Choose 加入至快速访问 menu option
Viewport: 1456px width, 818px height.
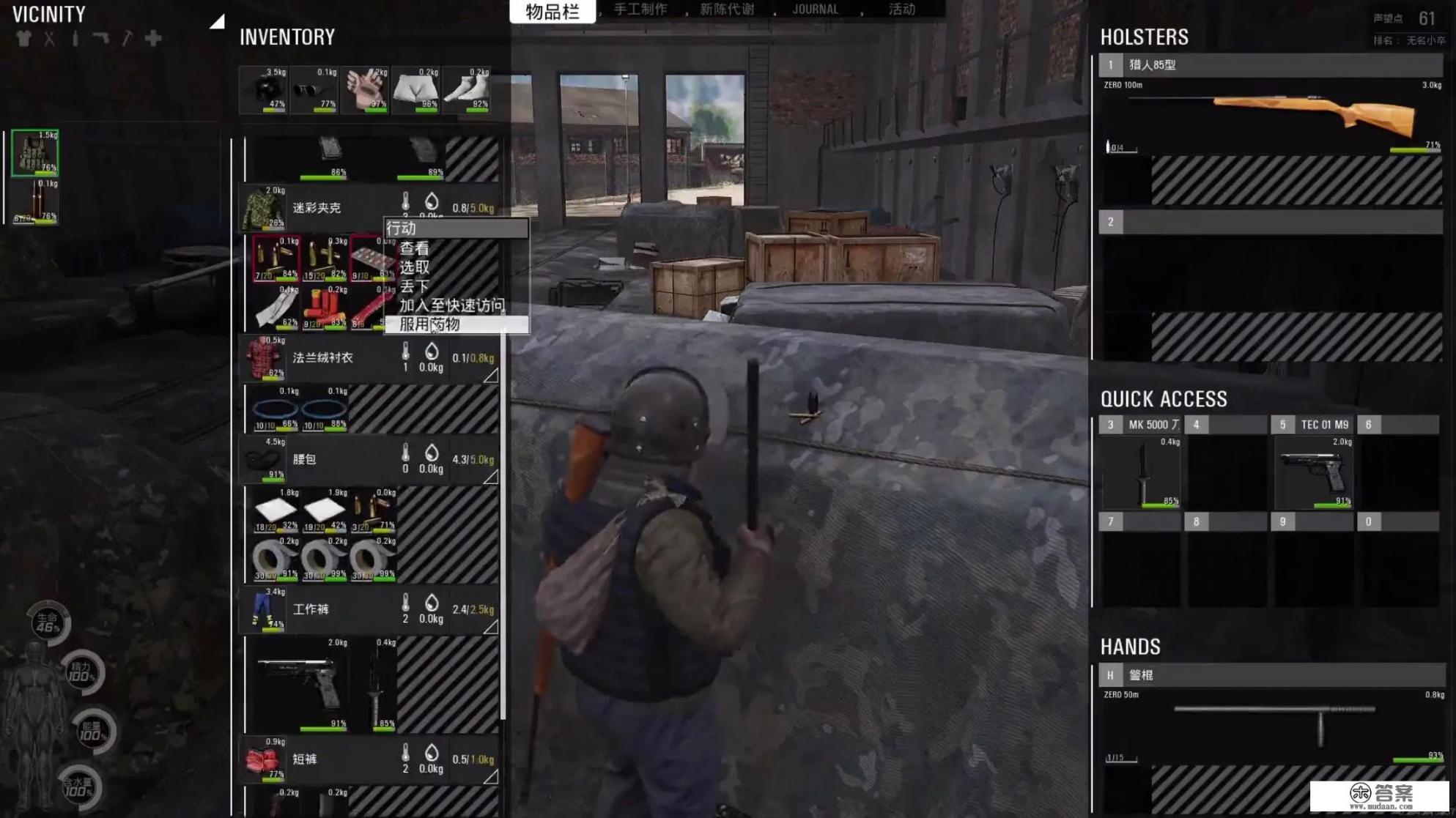pos(451,305)
